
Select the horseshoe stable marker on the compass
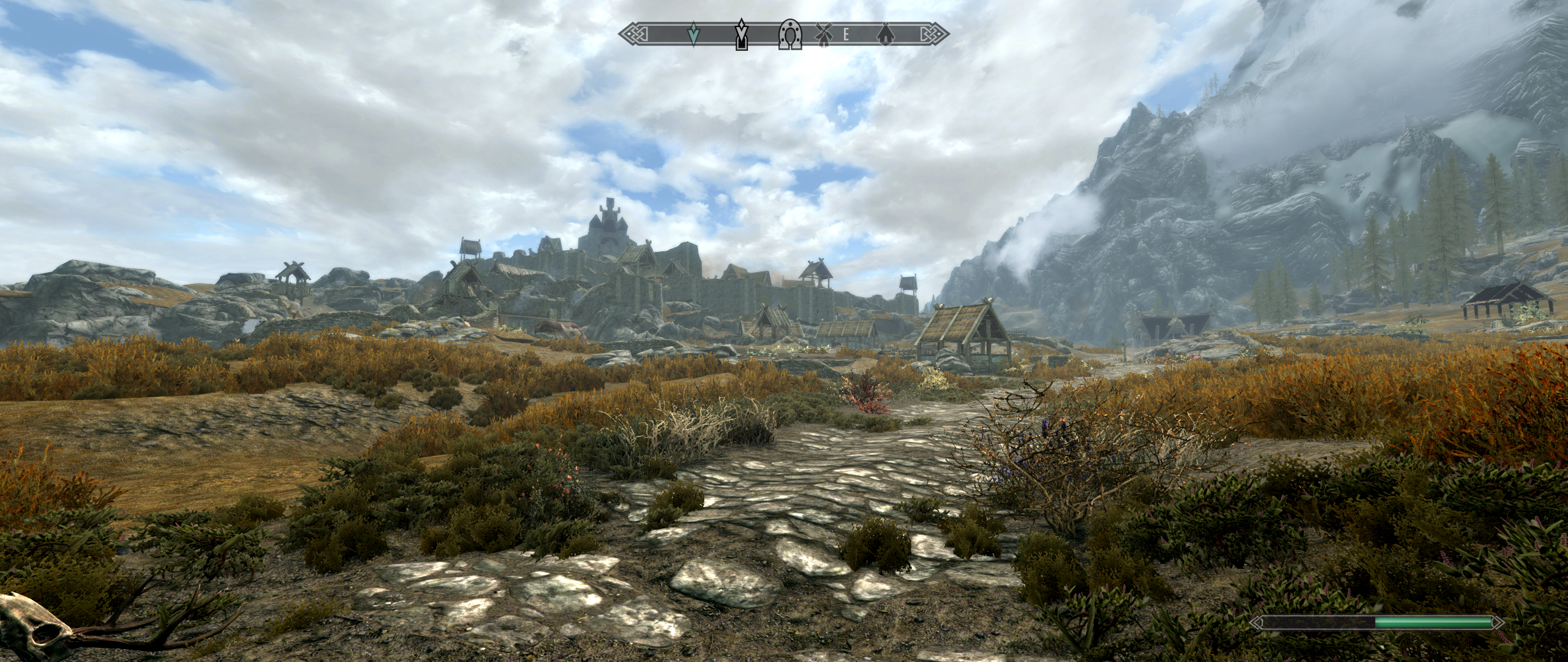click(790, 34)
